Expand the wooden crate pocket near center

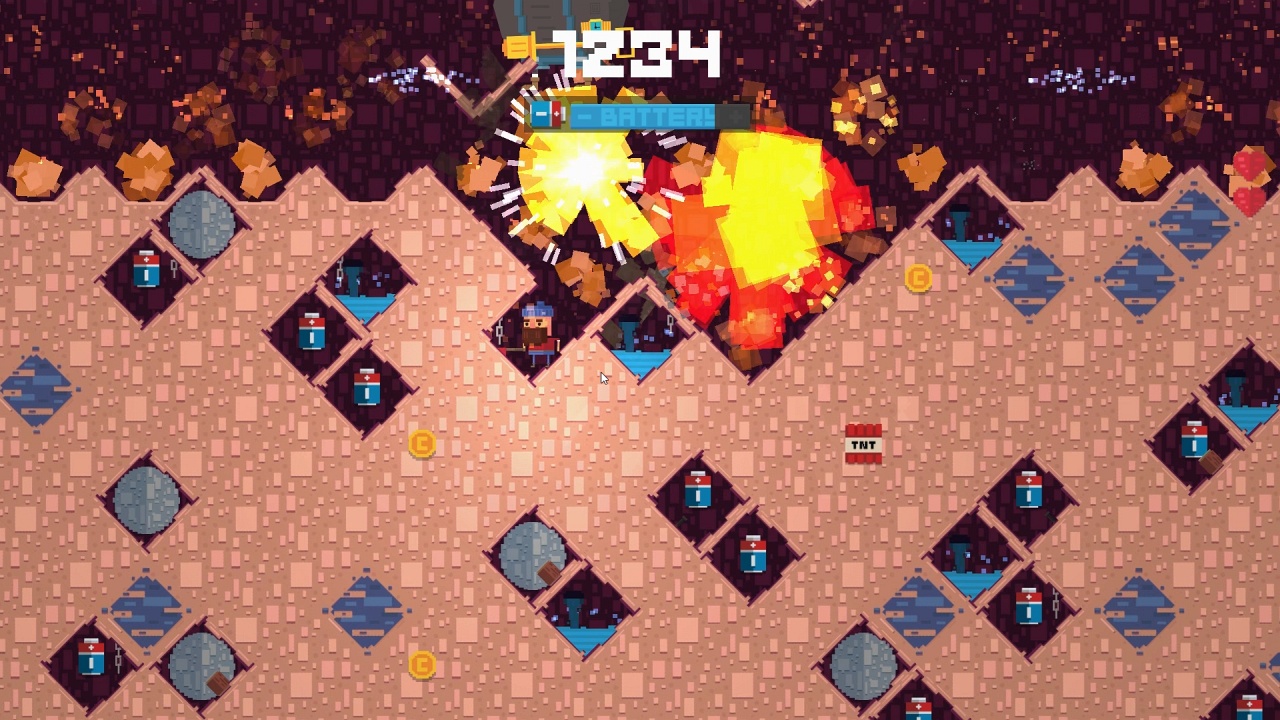(x=548, y=570)
